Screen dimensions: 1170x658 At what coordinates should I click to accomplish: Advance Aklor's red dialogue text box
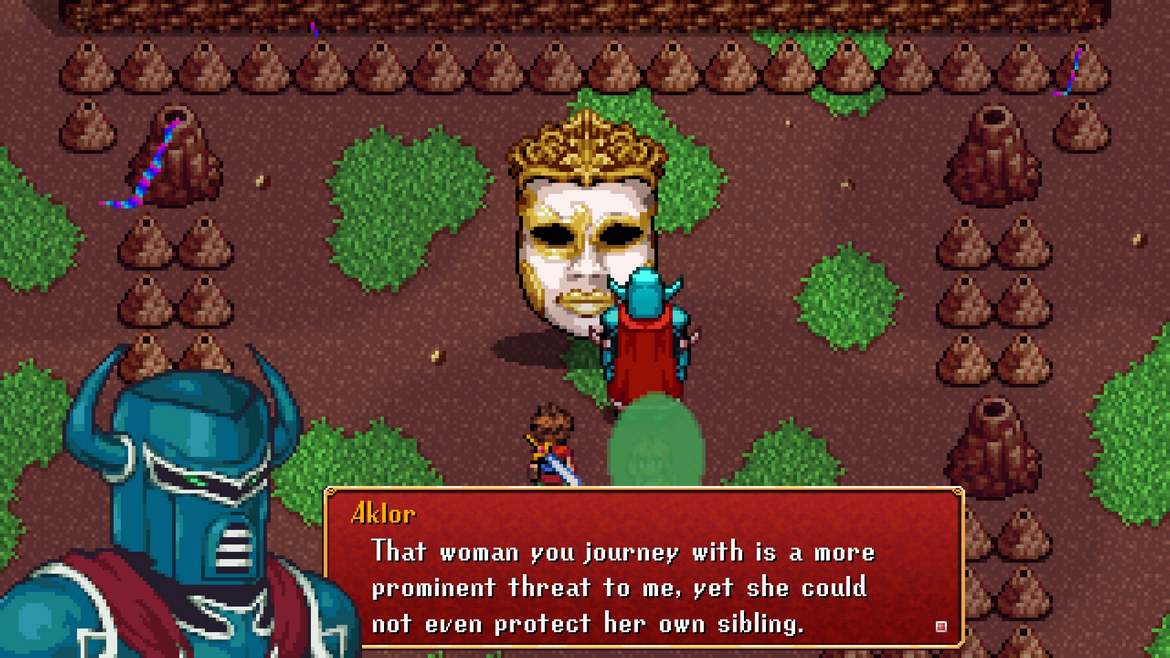[643, 569]
